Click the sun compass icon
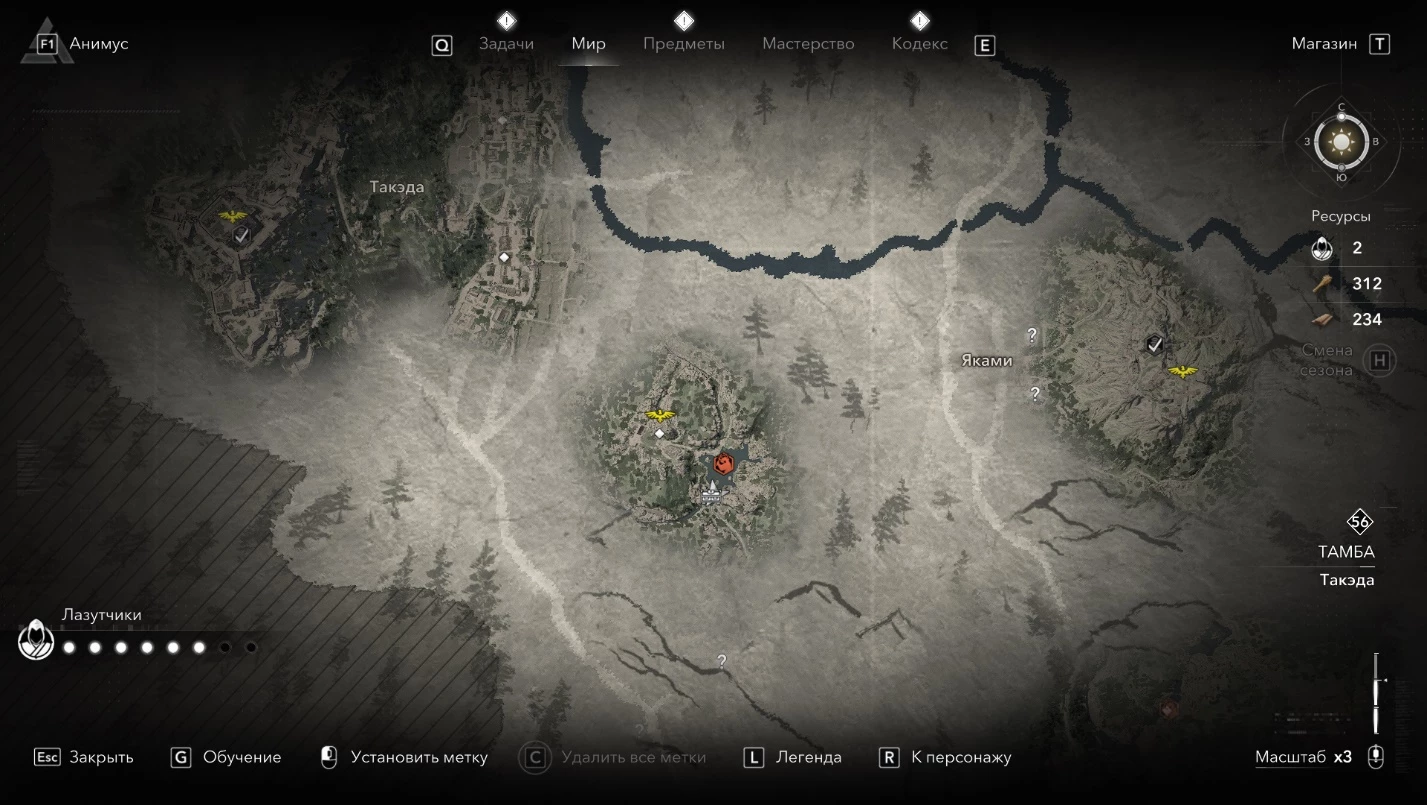This screenshot has width=1427, height=805. [1341, 142]
